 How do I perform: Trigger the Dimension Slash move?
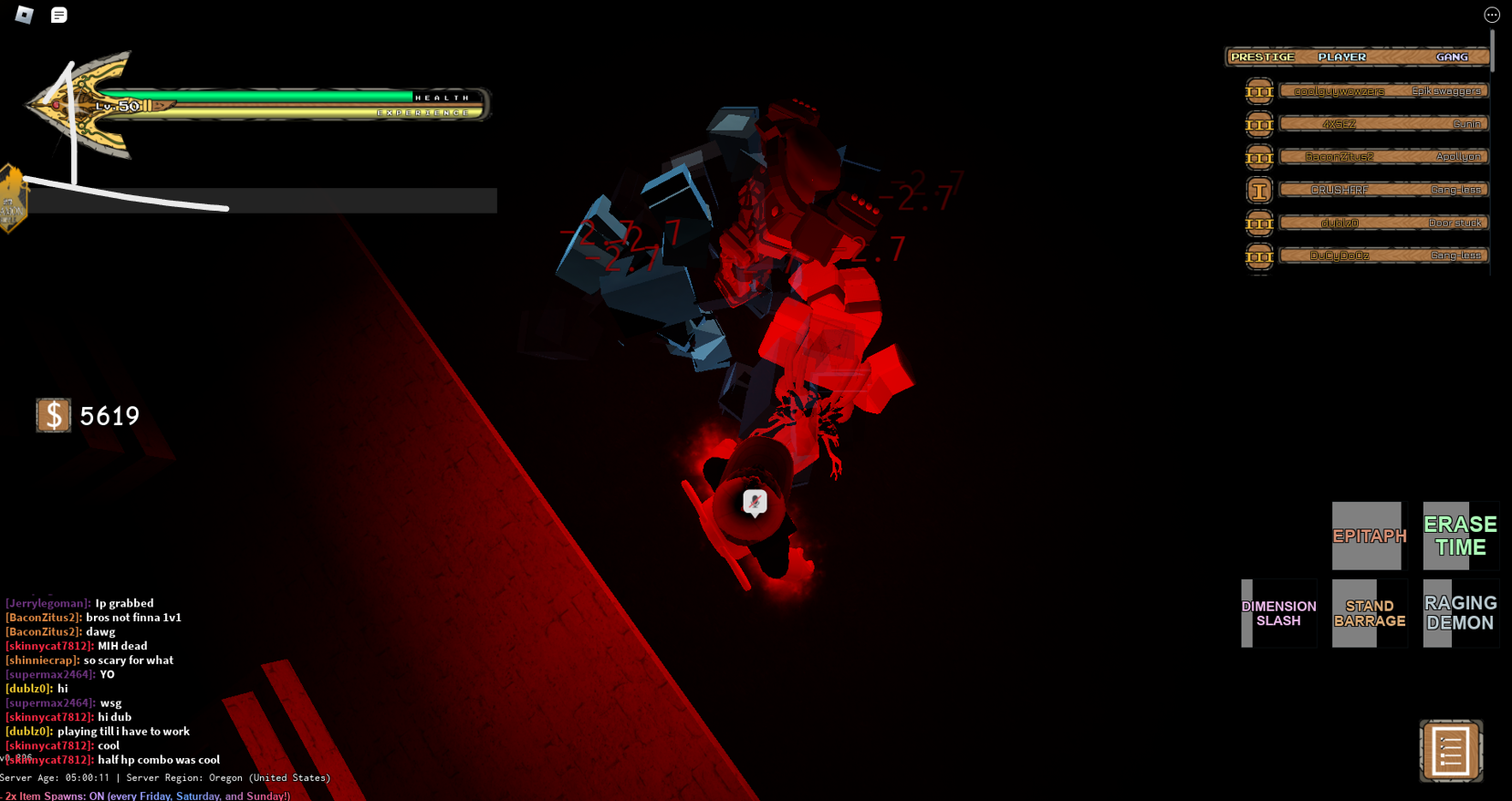[1278, 613]
